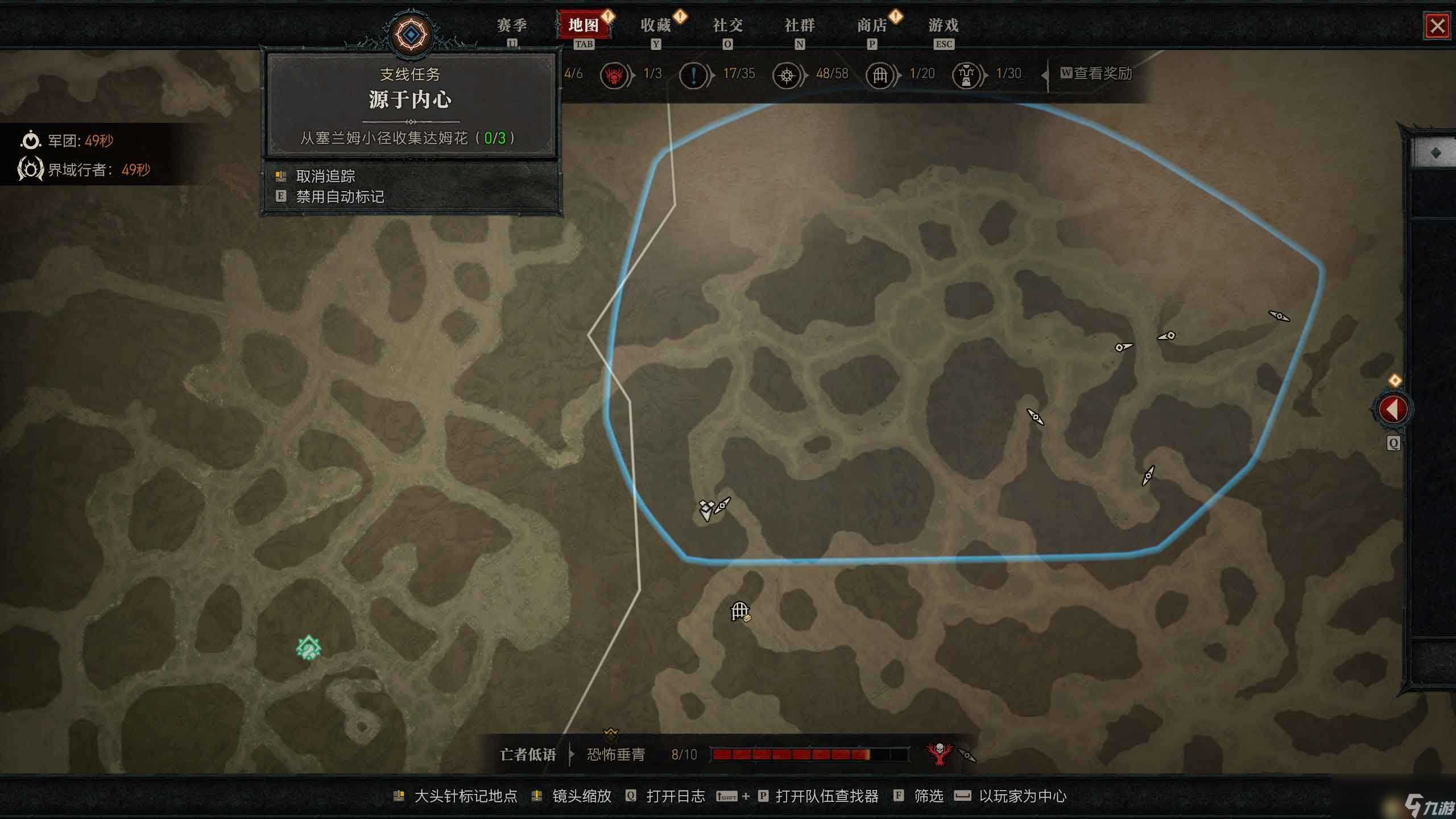Viewport: 1456px width, 819px height.
Task: Expand the right-side panel with Q arrow
Action: [x=1394, y=409]
